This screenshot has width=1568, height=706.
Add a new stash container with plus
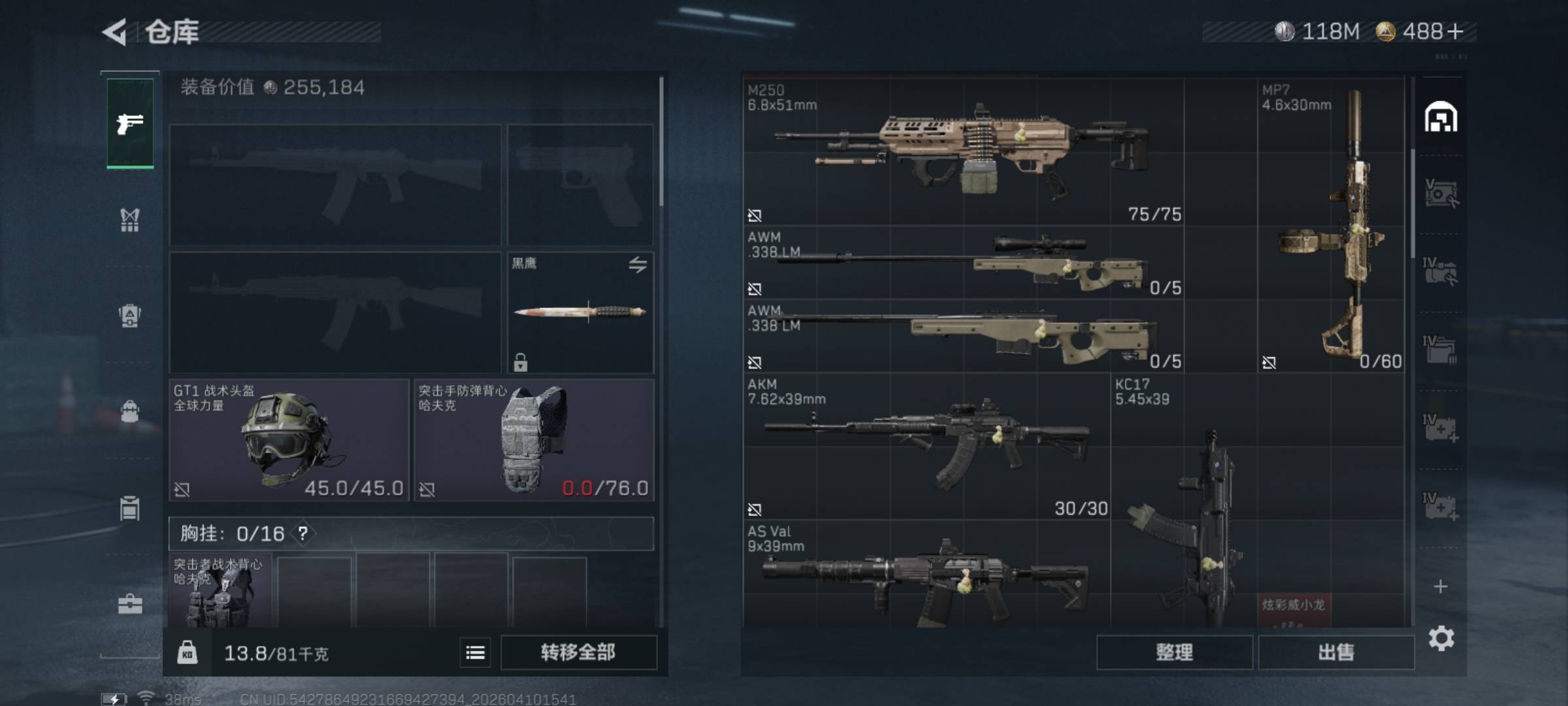click(x=1441, y=586)
